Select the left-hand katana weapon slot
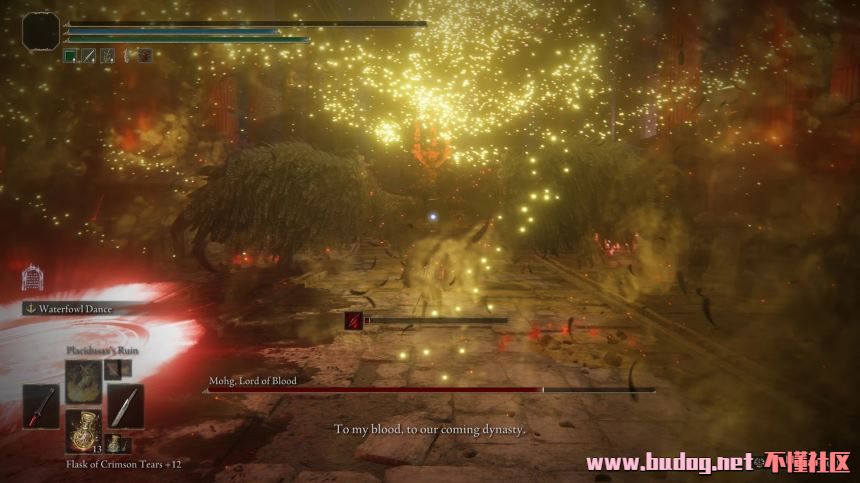The image size is (860, 483). pyautogui.click(x=41, y=406)
